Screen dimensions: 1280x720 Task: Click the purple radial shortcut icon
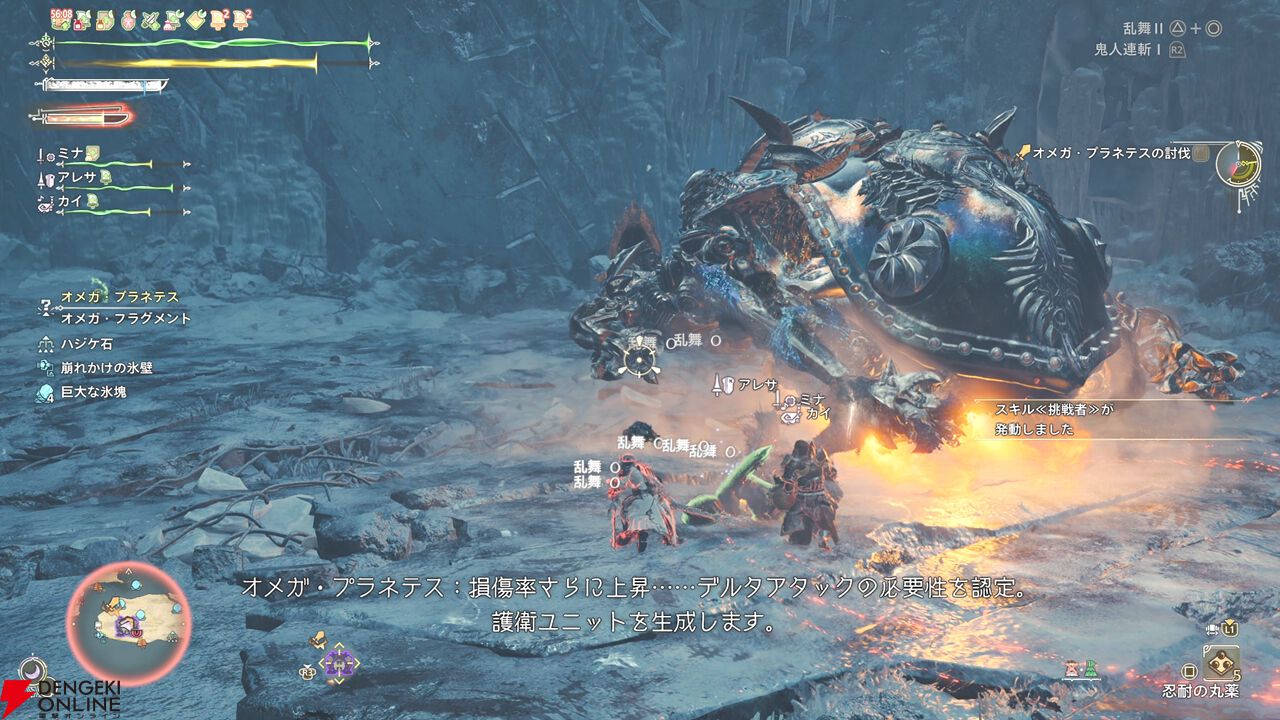339,661
